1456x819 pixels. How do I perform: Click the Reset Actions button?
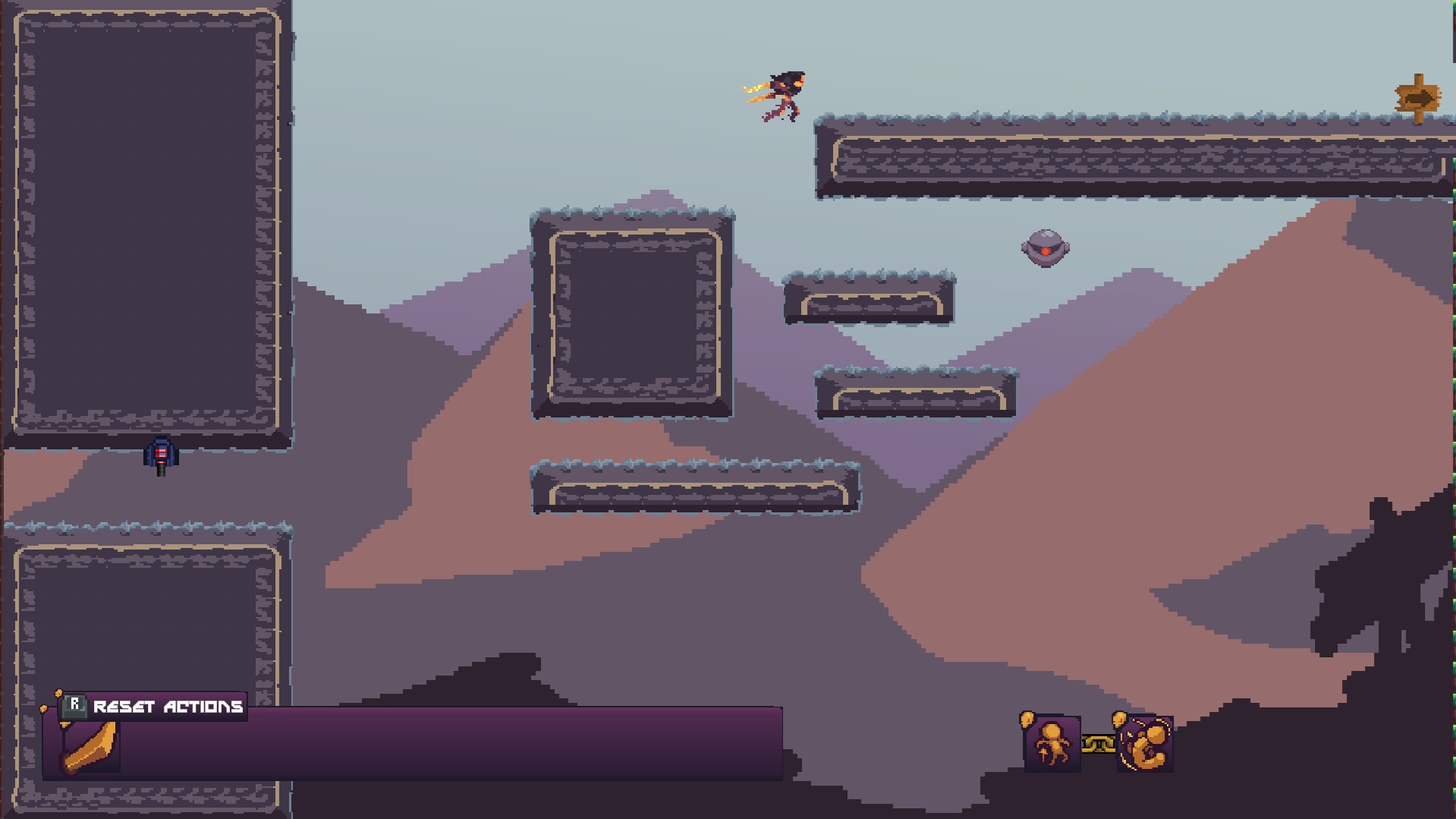[154, 707]
